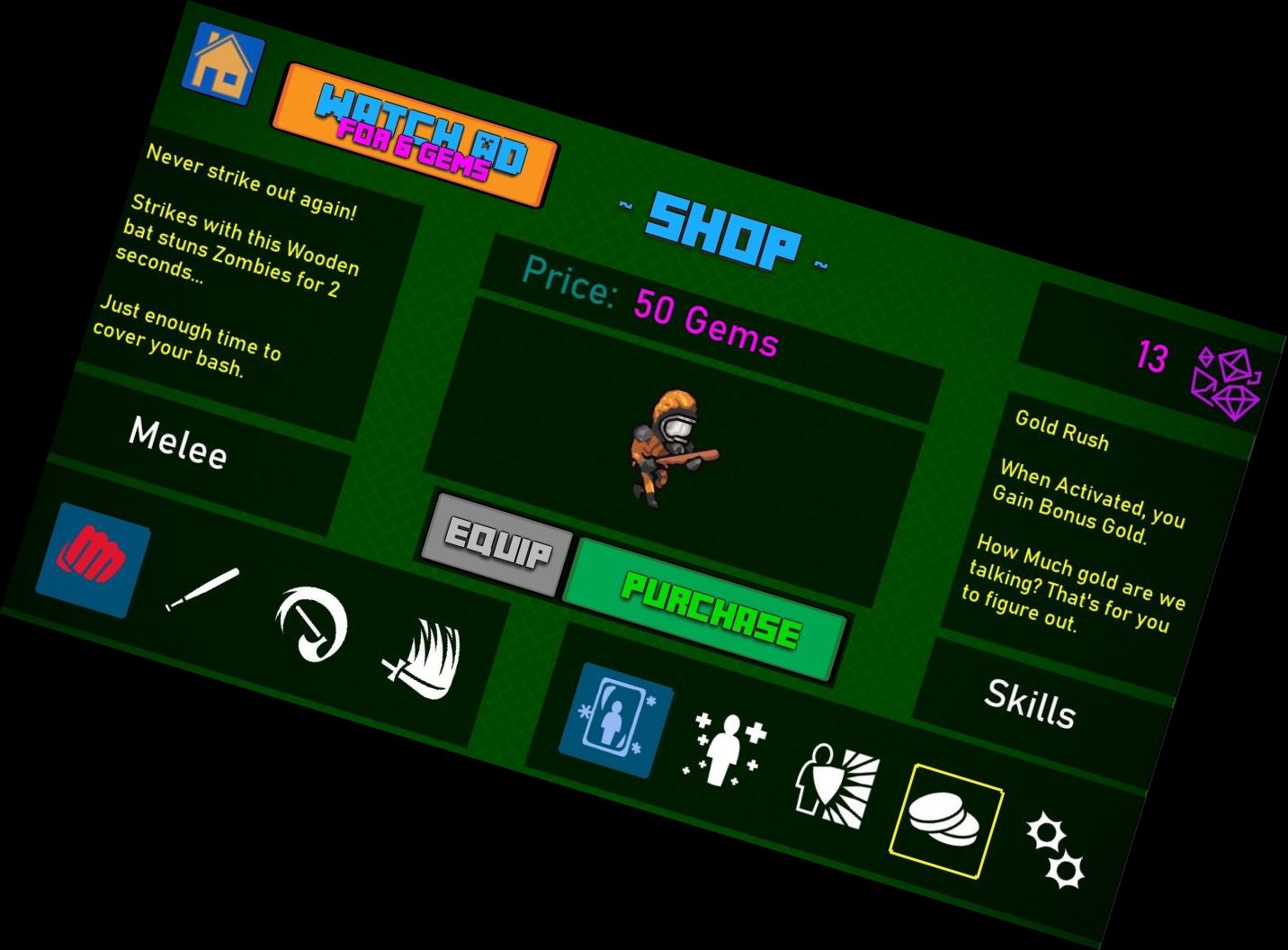Screen dimensions: 1288x950
Task: Purchase the item for 50 gems
Action: click(x=707, y=611)
